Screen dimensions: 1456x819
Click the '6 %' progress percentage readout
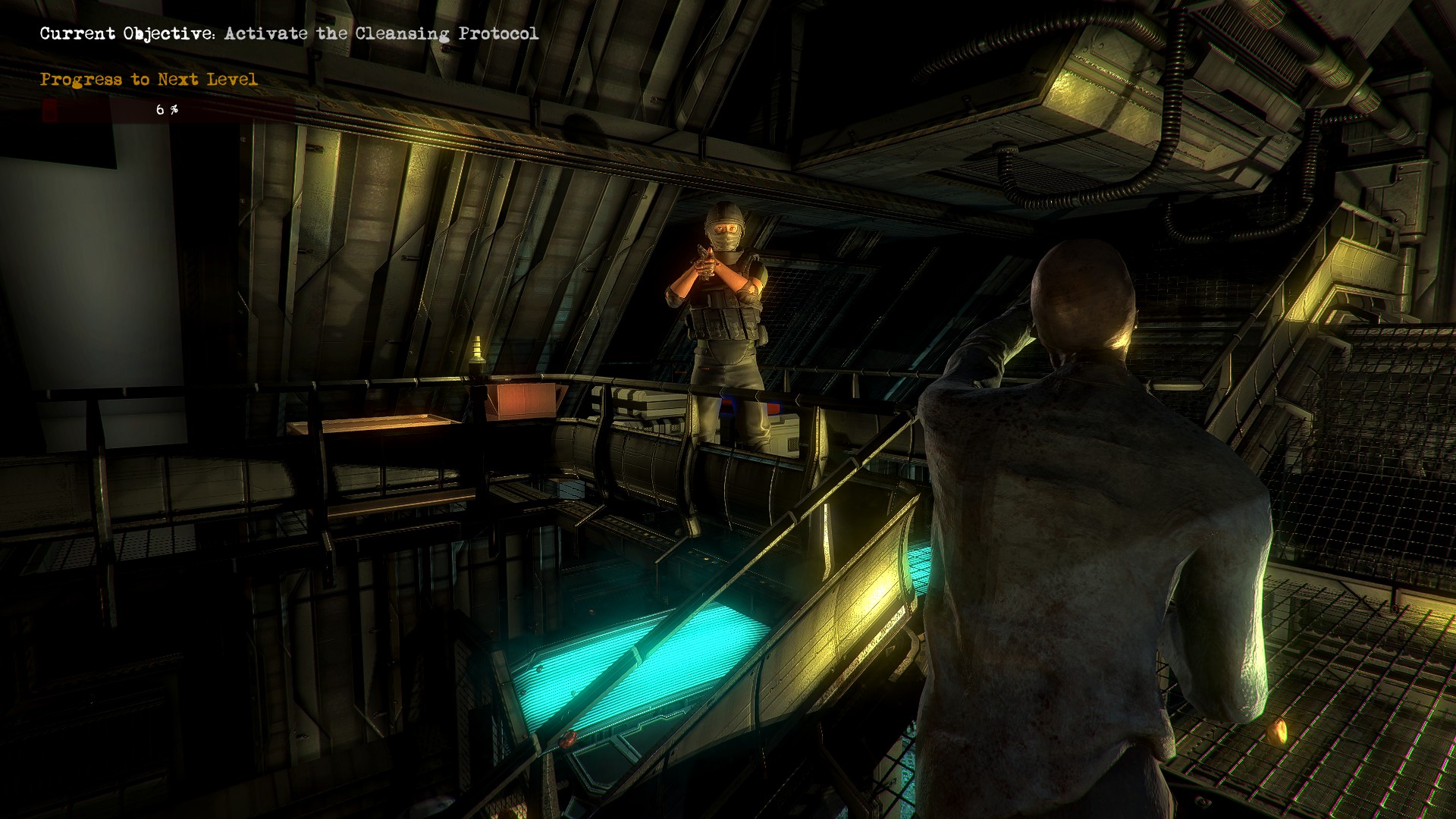[x=166, y=109]
